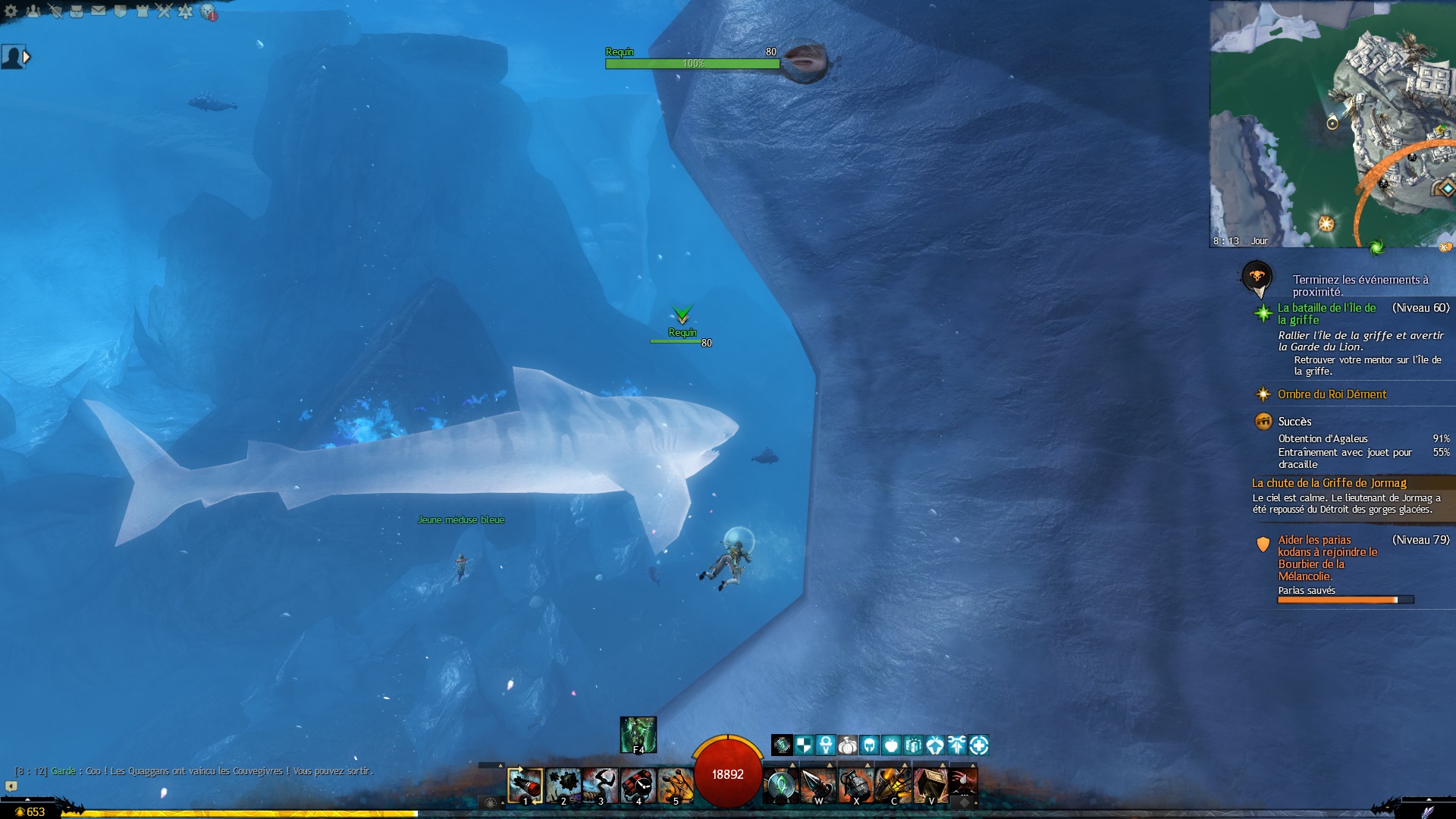1456x819 pixels.
Task: Open the PvP crossed swords icon
Action: (x=164, y=11)
